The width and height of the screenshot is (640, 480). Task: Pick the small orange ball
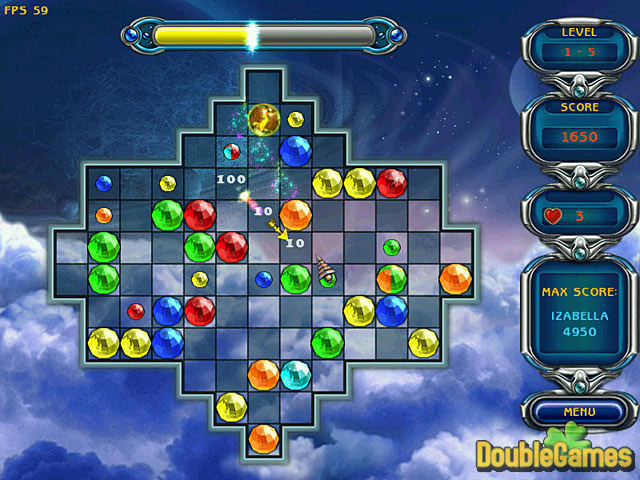(x=103, y=215)
